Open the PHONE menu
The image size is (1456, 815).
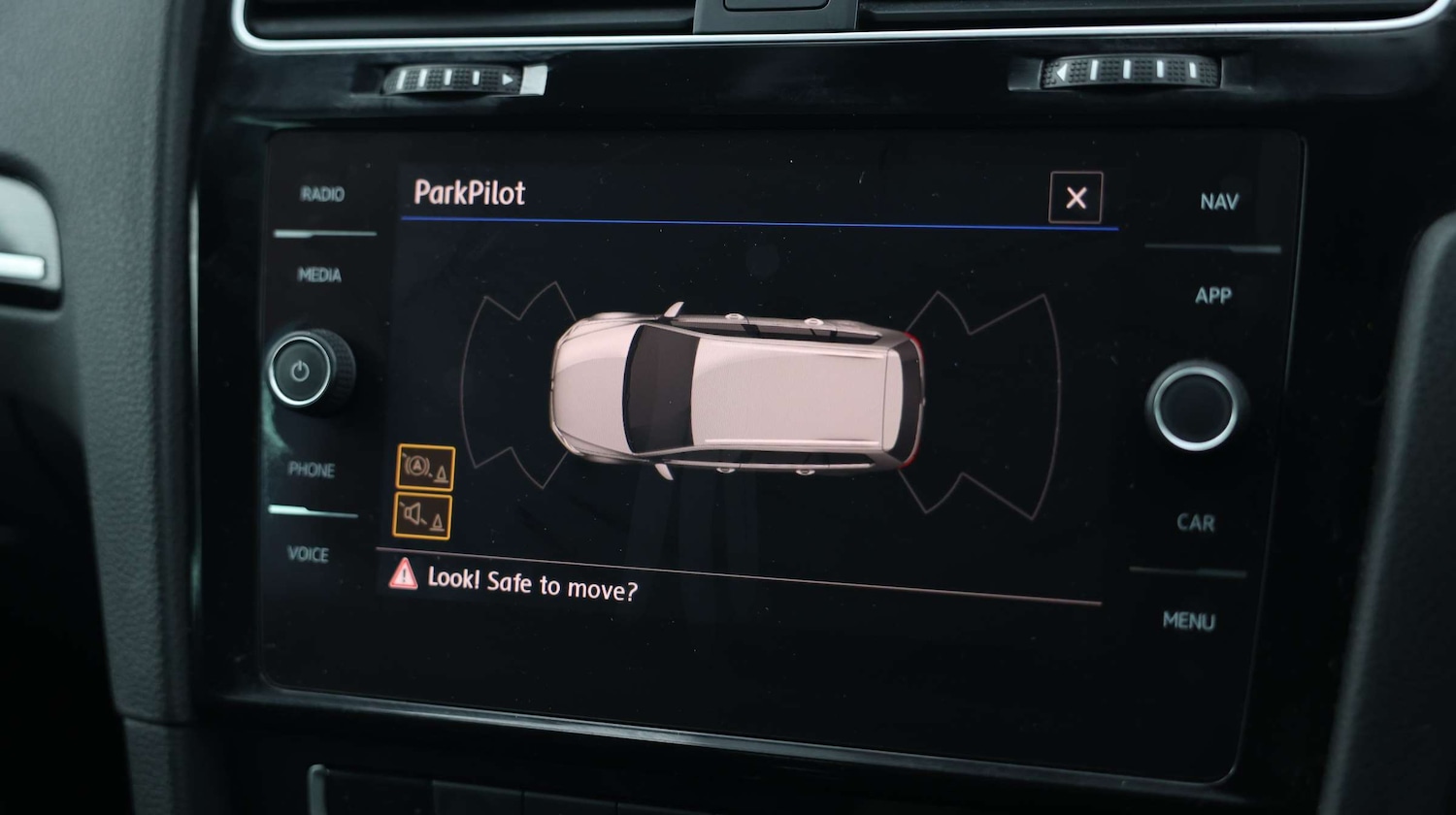point(312,470)
